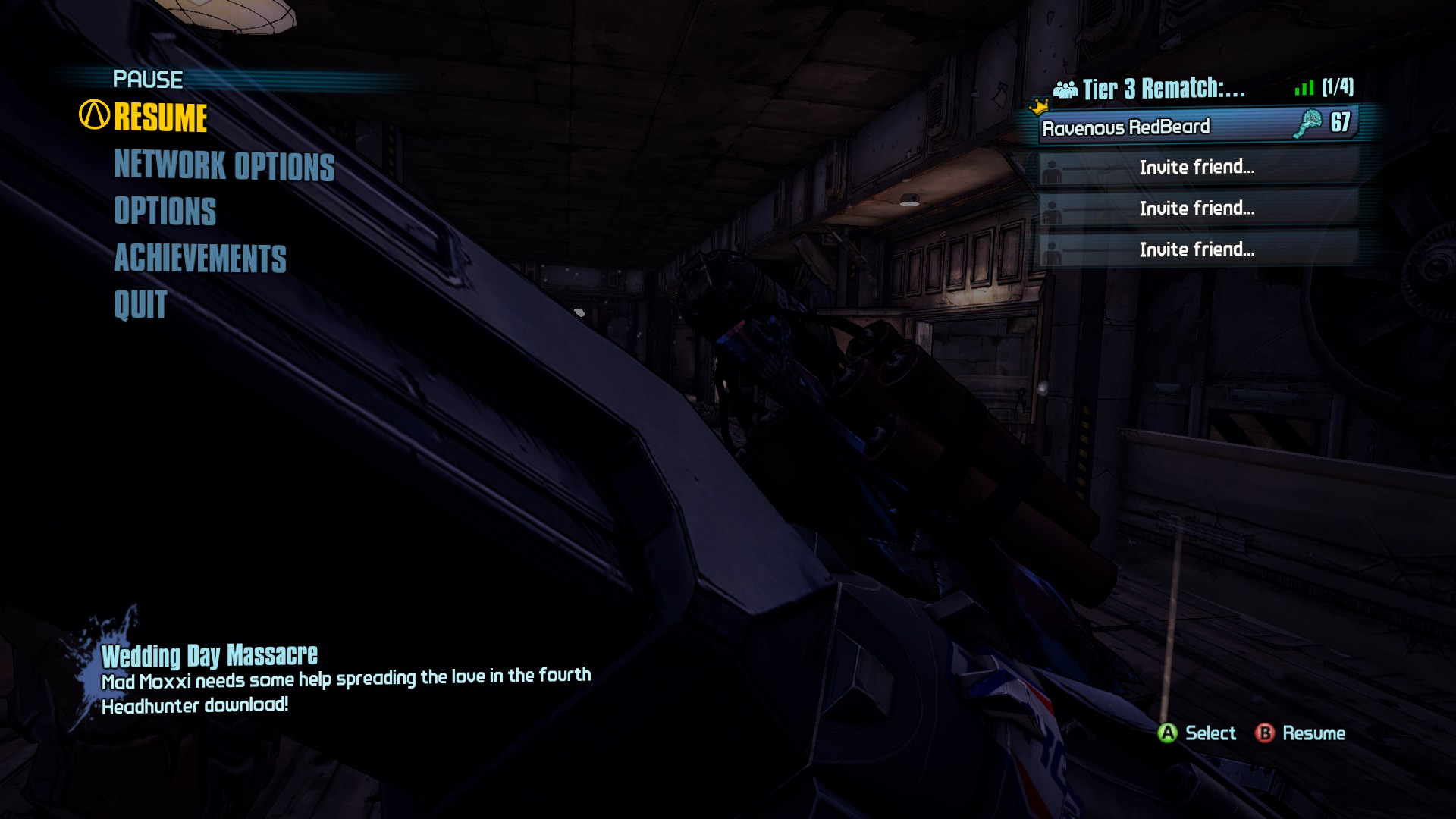
Task: Open the Options menu
Action: [x=165, y=211]
